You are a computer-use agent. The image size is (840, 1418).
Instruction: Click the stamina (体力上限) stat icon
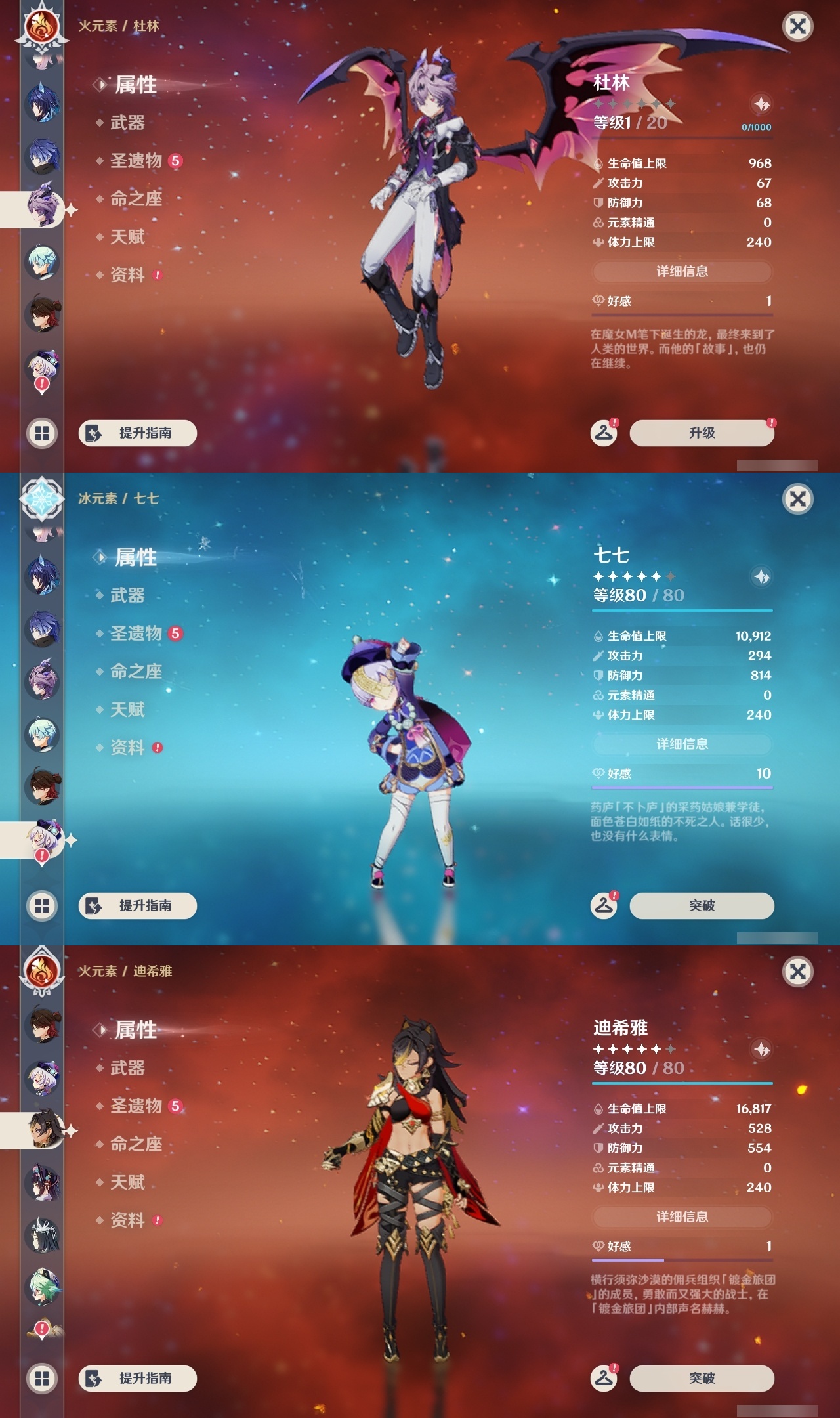point(597,242)
